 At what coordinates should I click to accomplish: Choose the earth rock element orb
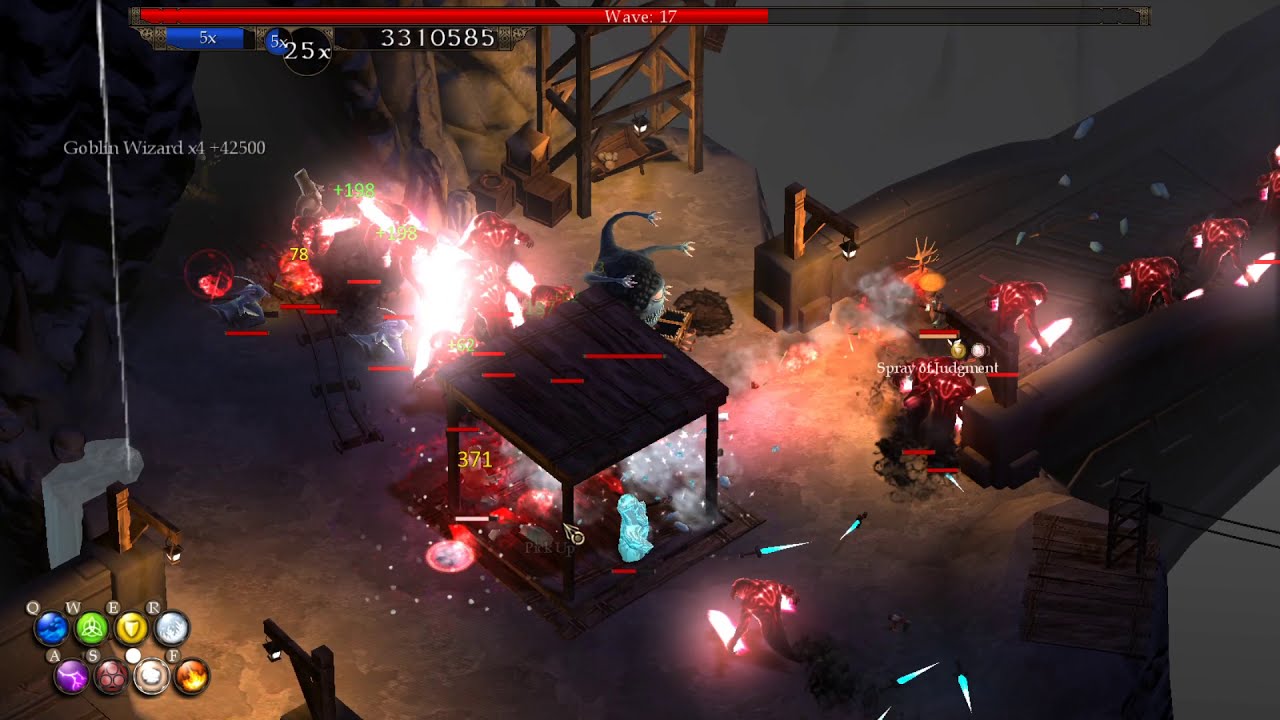pyautogui.click(x=151, y=678)
